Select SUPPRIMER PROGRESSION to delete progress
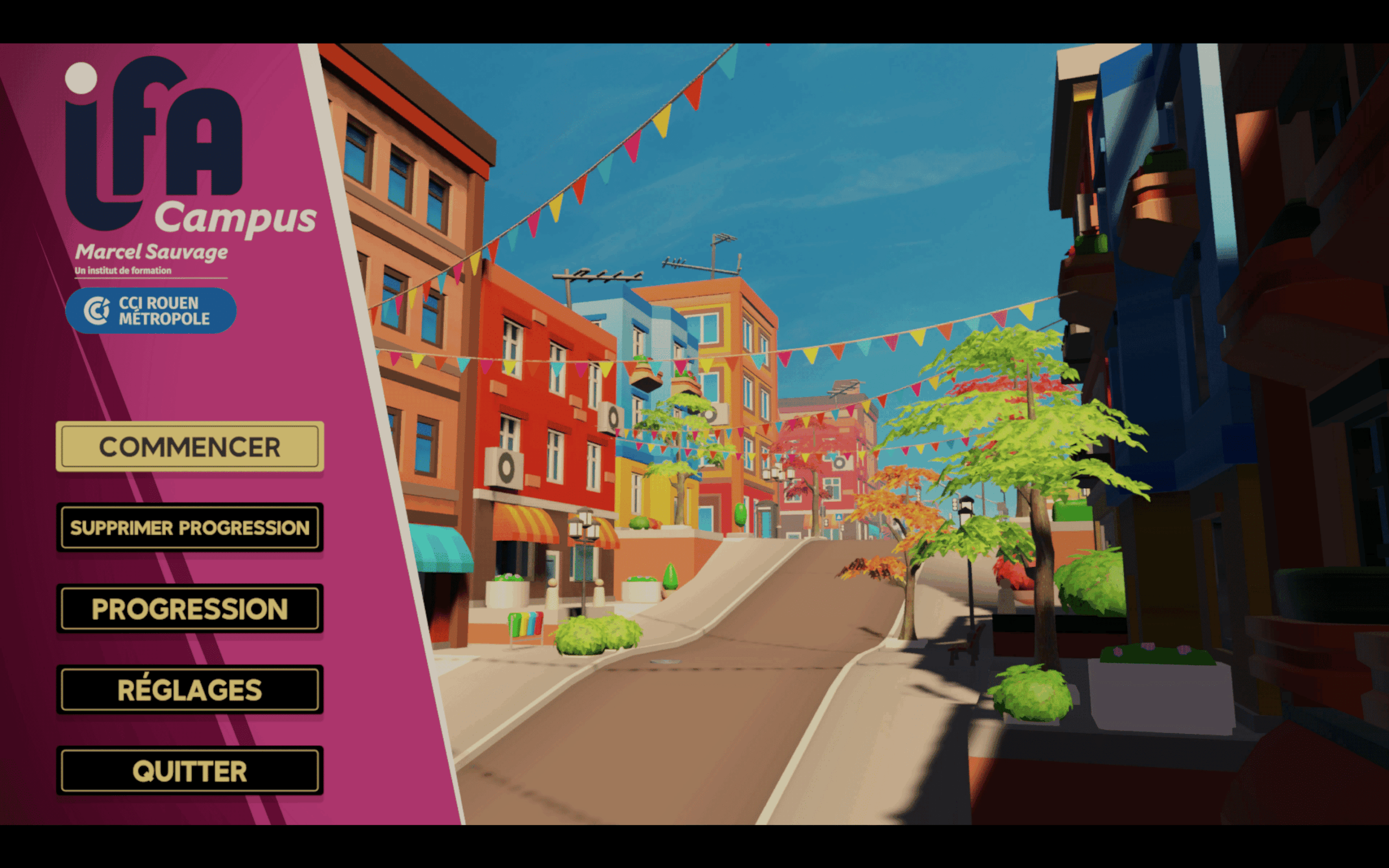 189,527
